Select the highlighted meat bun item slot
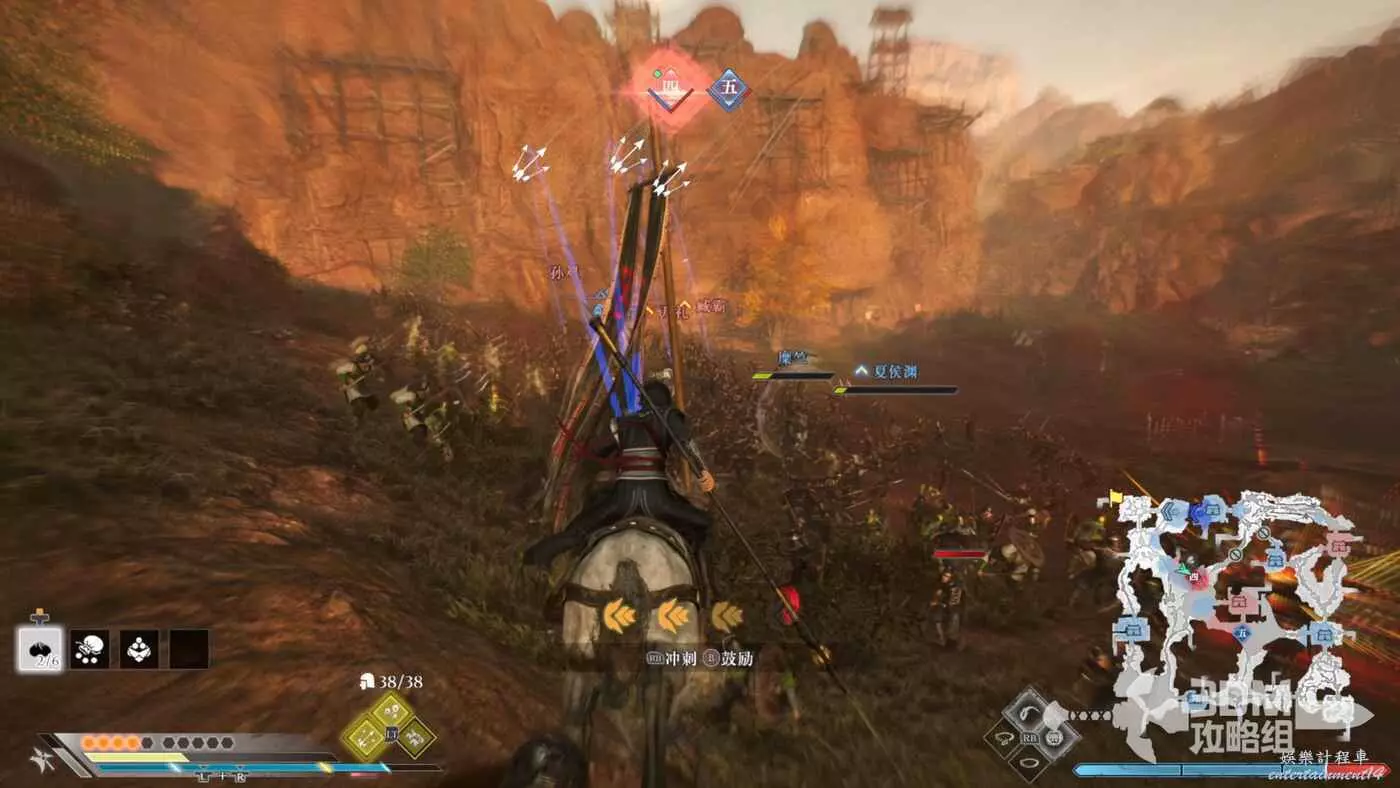The image size is (1400, 788). point(40,649)
